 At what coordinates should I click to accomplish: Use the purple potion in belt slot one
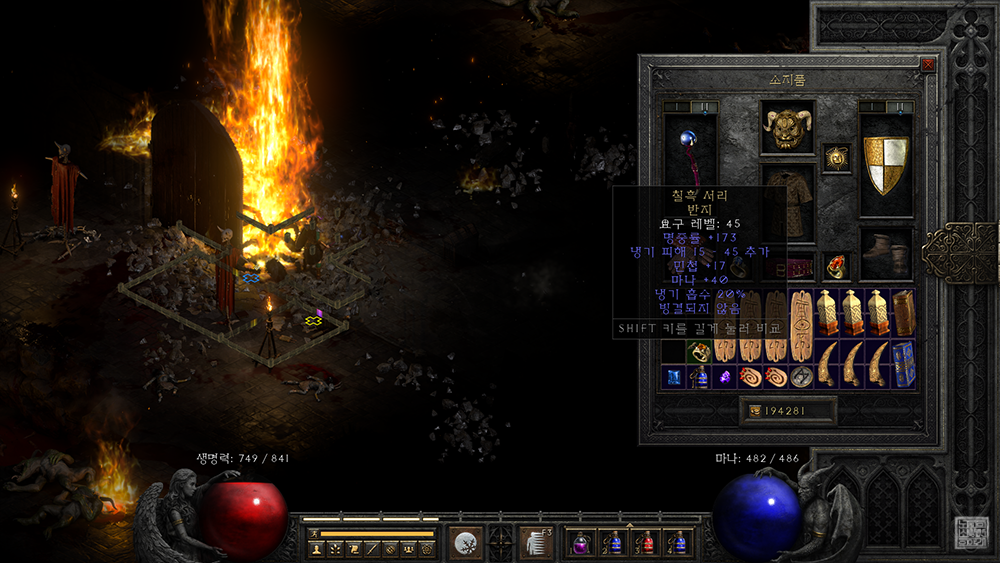(581, 543)
